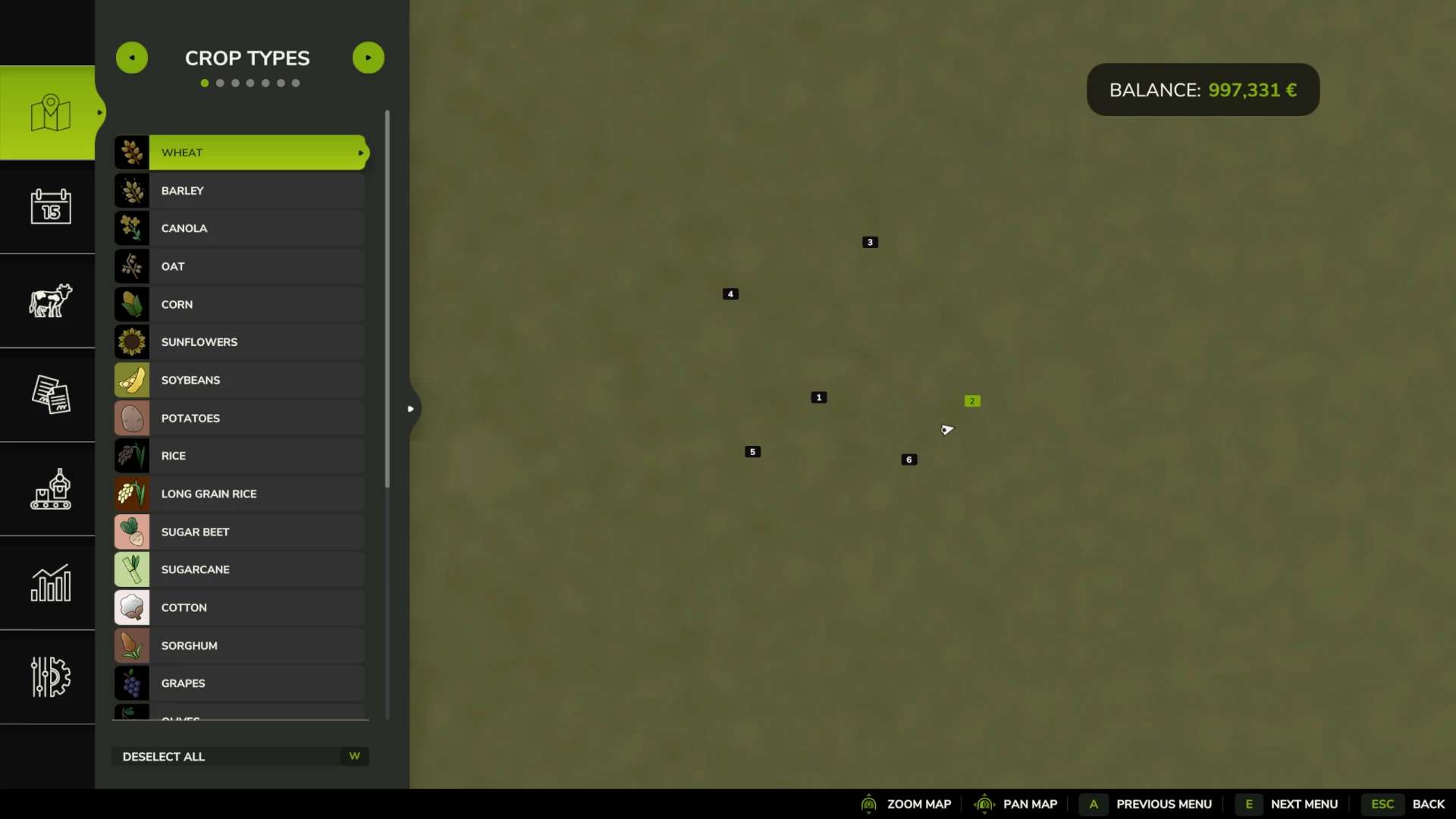1456x819 pixels.
Task: Go to the Previous Menu
Action: (x=1165, y=804)
